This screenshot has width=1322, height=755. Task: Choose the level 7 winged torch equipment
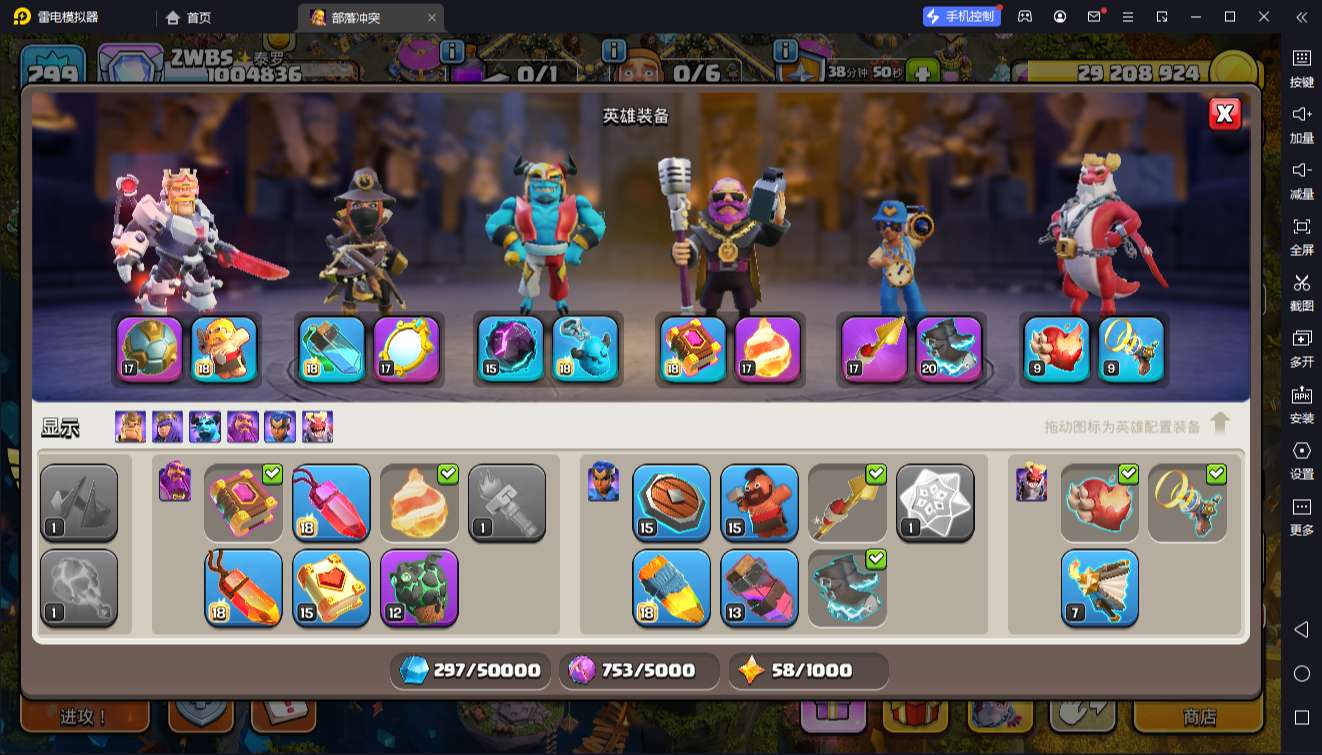pos(1099,588)
